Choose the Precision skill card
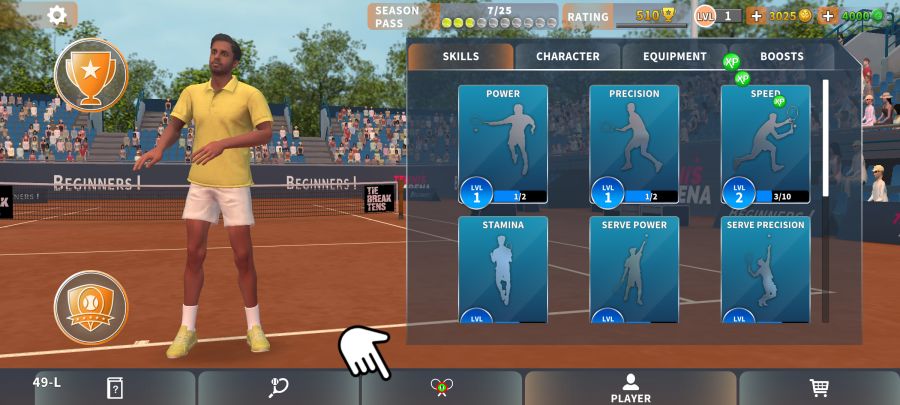The width and height of the screenshot is (900, 405). point(634,144)
